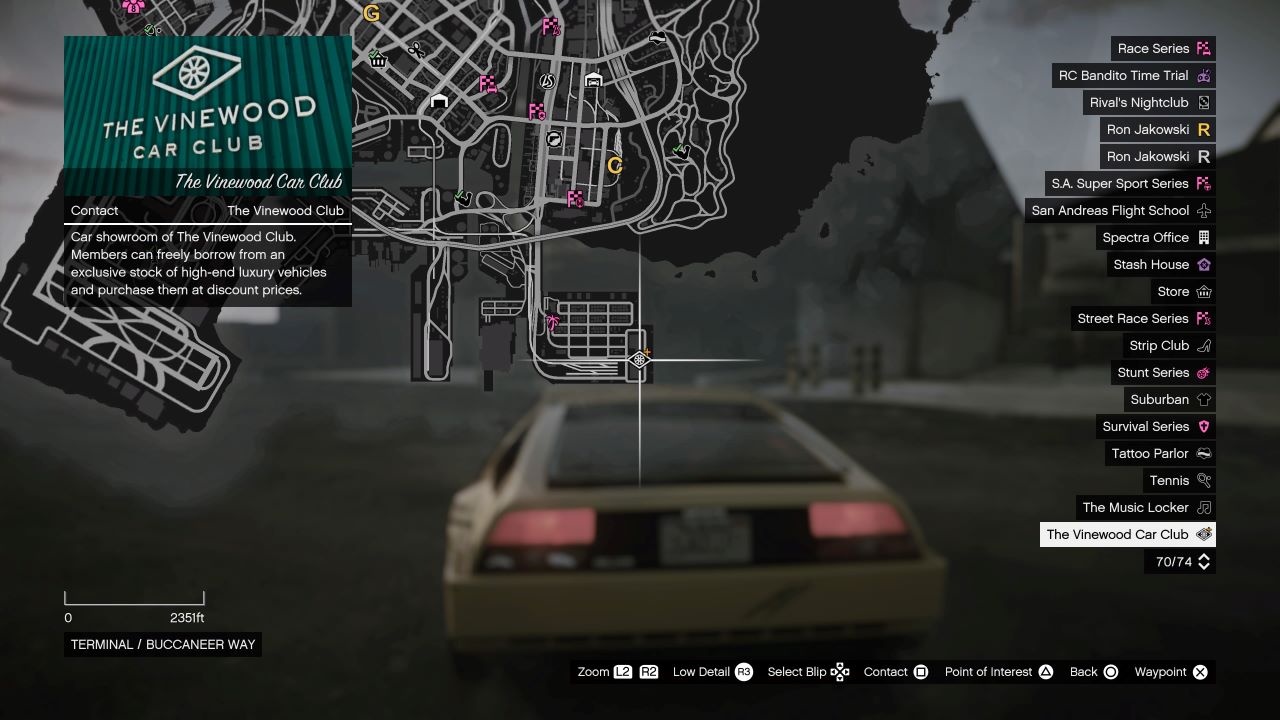Select the Race Series flag icon

(x=1203, y=48)
